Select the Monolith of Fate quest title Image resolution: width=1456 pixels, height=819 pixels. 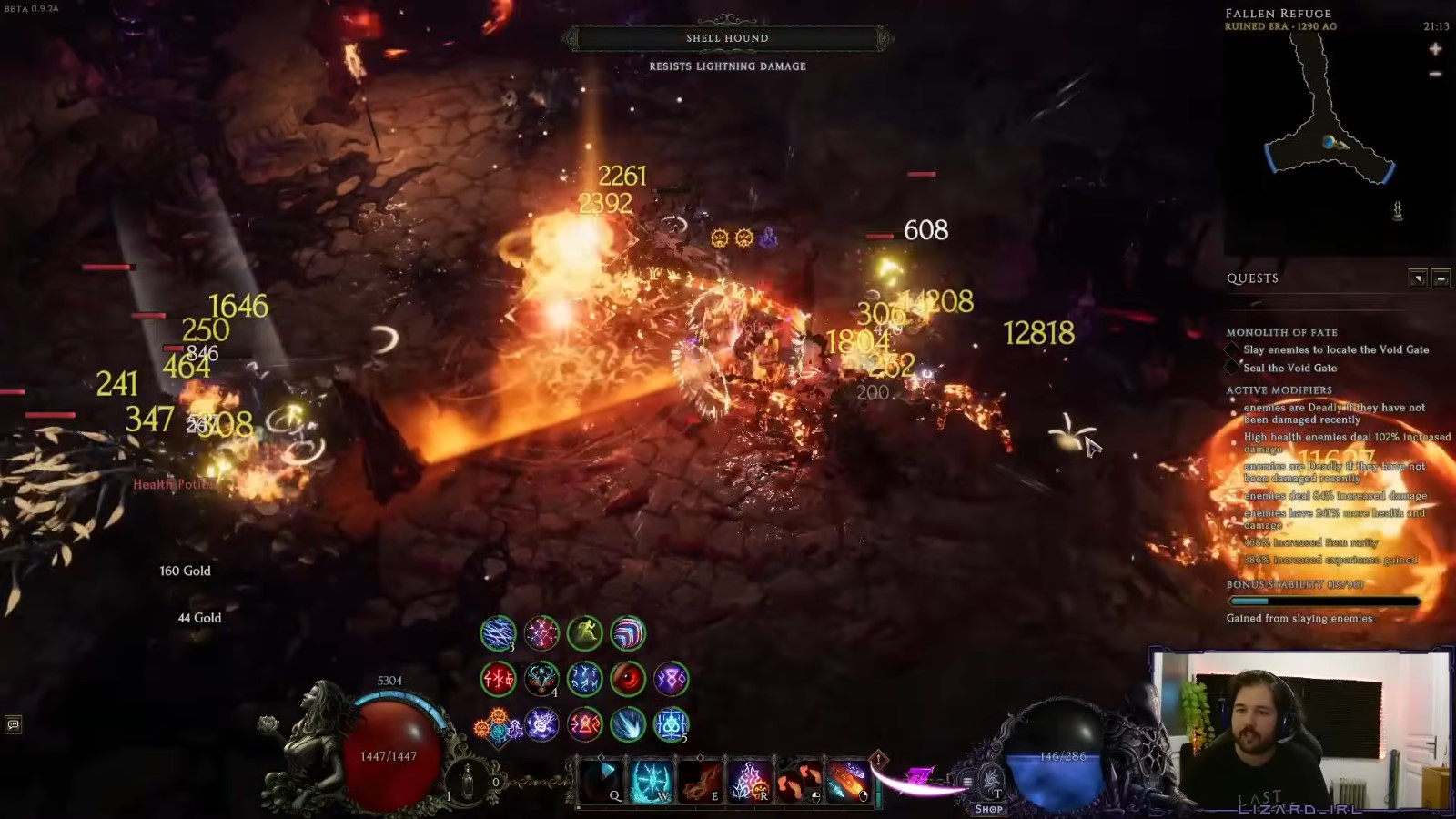point(1281,332)
